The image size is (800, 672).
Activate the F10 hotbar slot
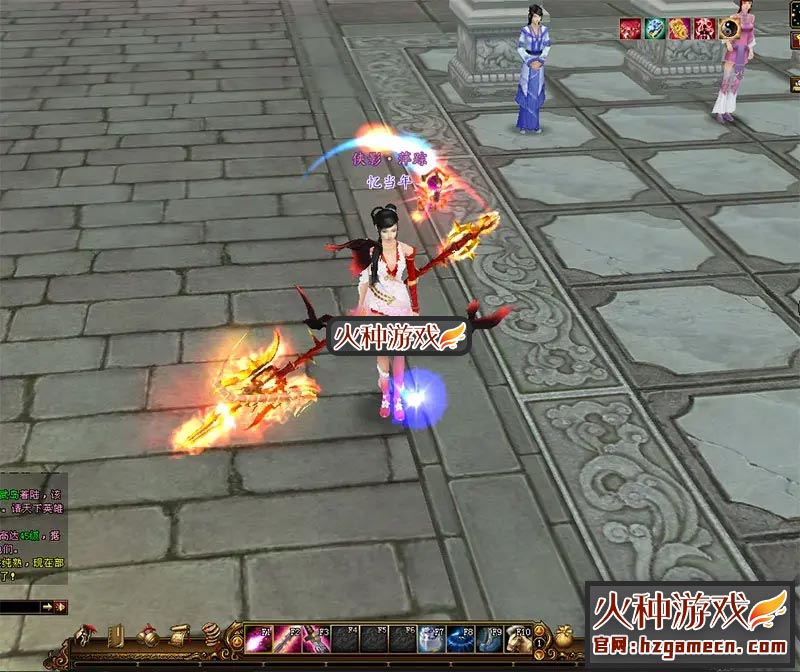pyautogui.click(x=519, y=638)
